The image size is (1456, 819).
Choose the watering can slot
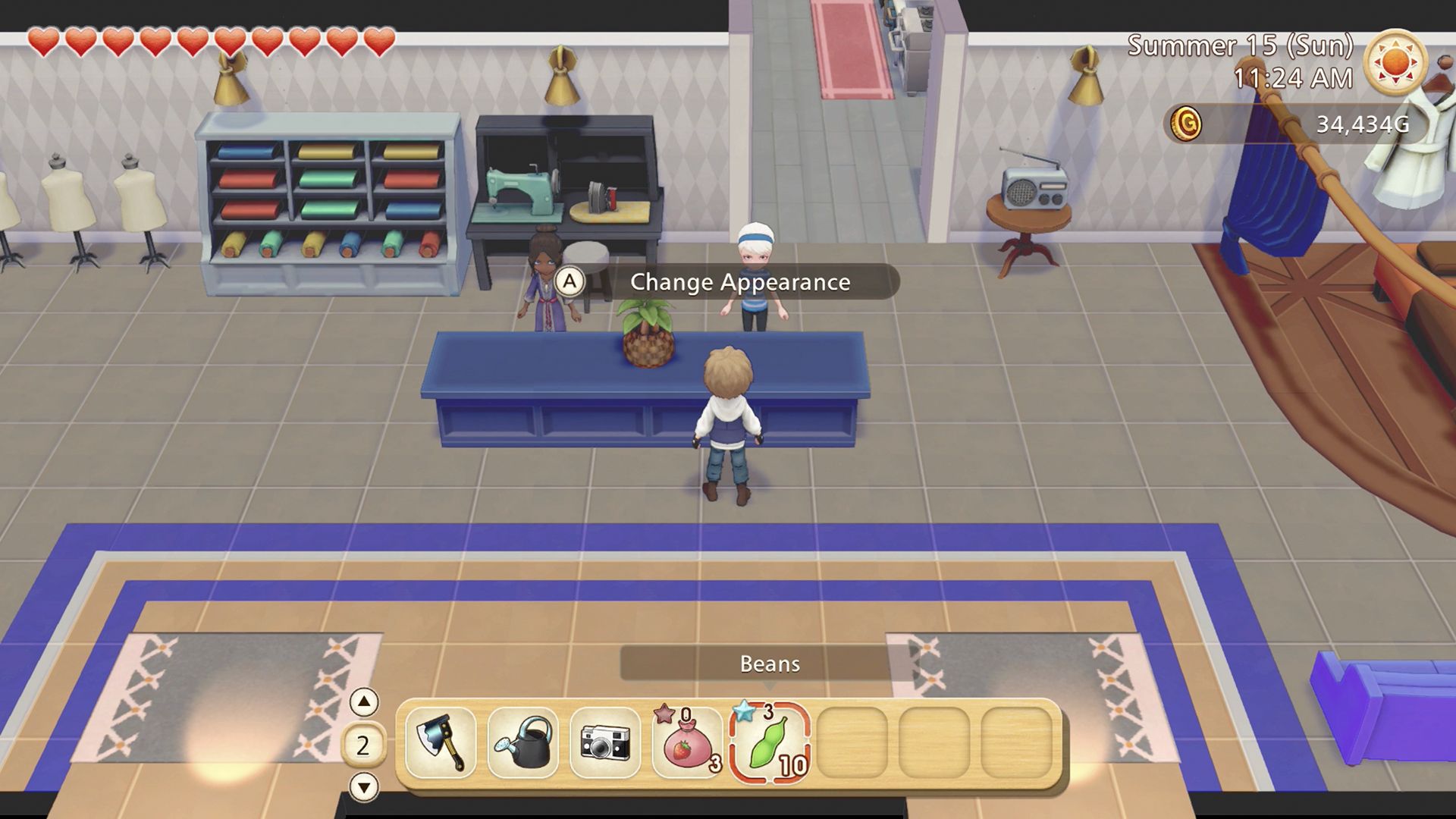pos(523,742)
